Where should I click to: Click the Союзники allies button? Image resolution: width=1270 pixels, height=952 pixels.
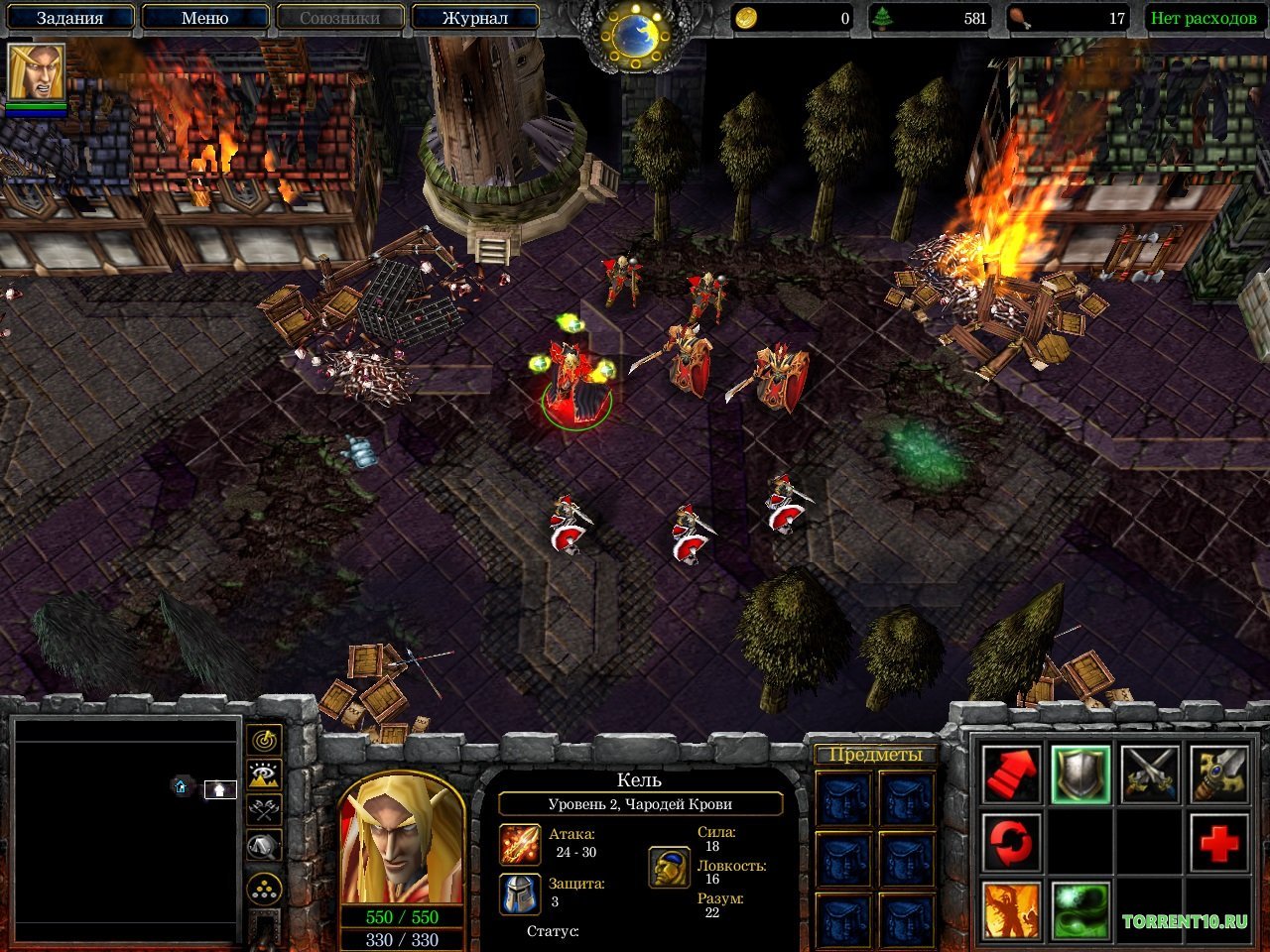tap(339, 18)
